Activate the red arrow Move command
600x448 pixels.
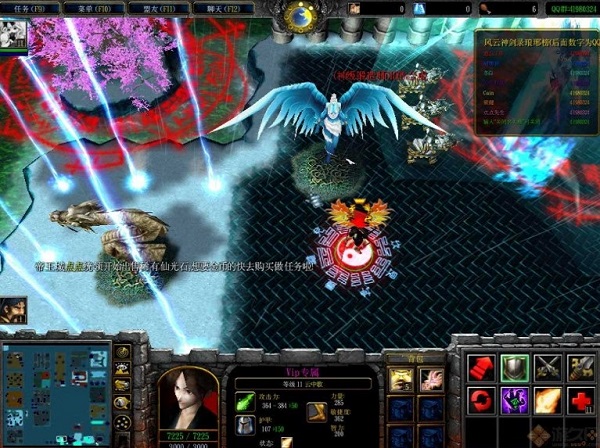481,367
